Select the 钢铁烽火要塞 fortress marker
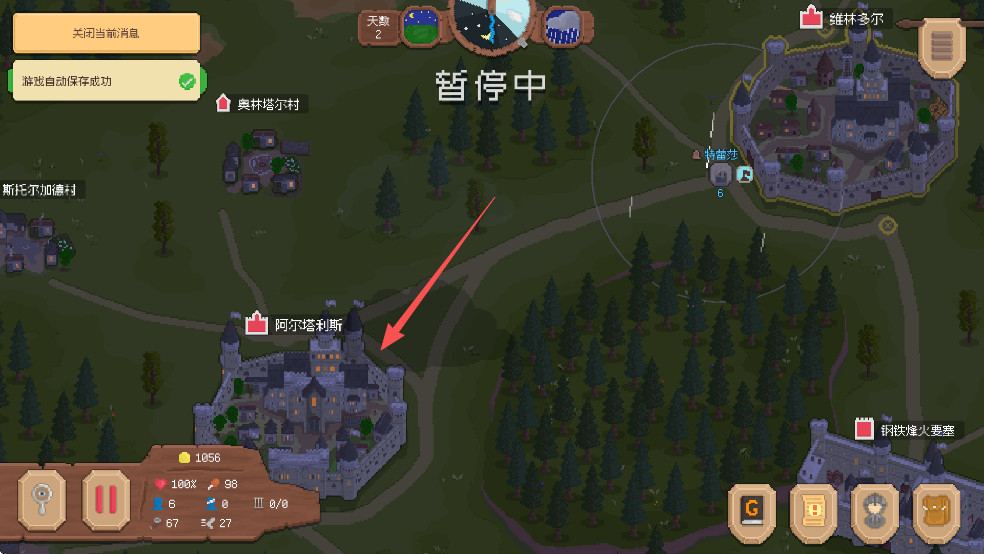Screen dimensions: 984x554 tap(865, 429)
